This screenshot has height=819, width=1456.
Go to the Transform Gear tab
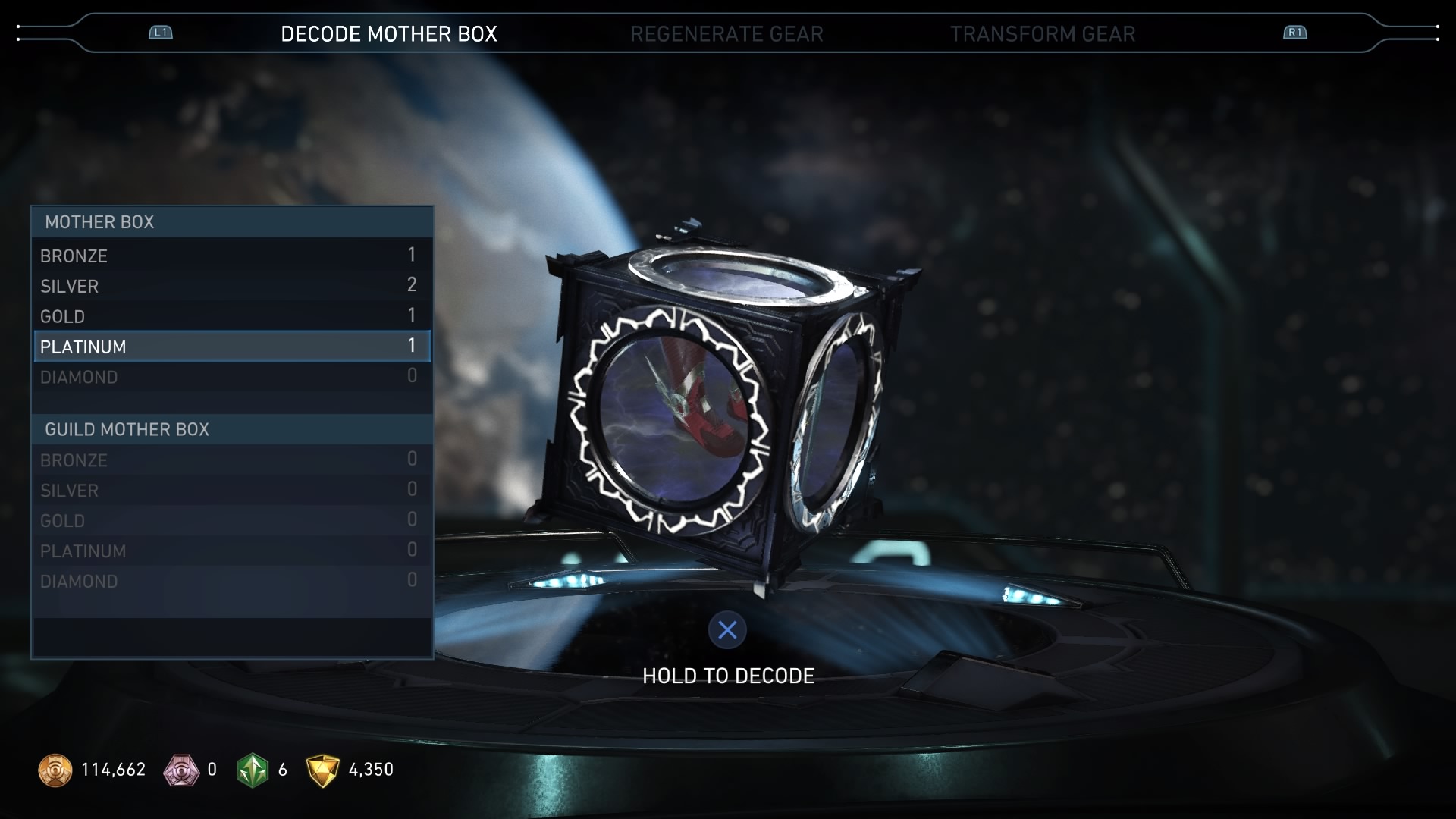pyautogui.click(x=1043, y=34)
